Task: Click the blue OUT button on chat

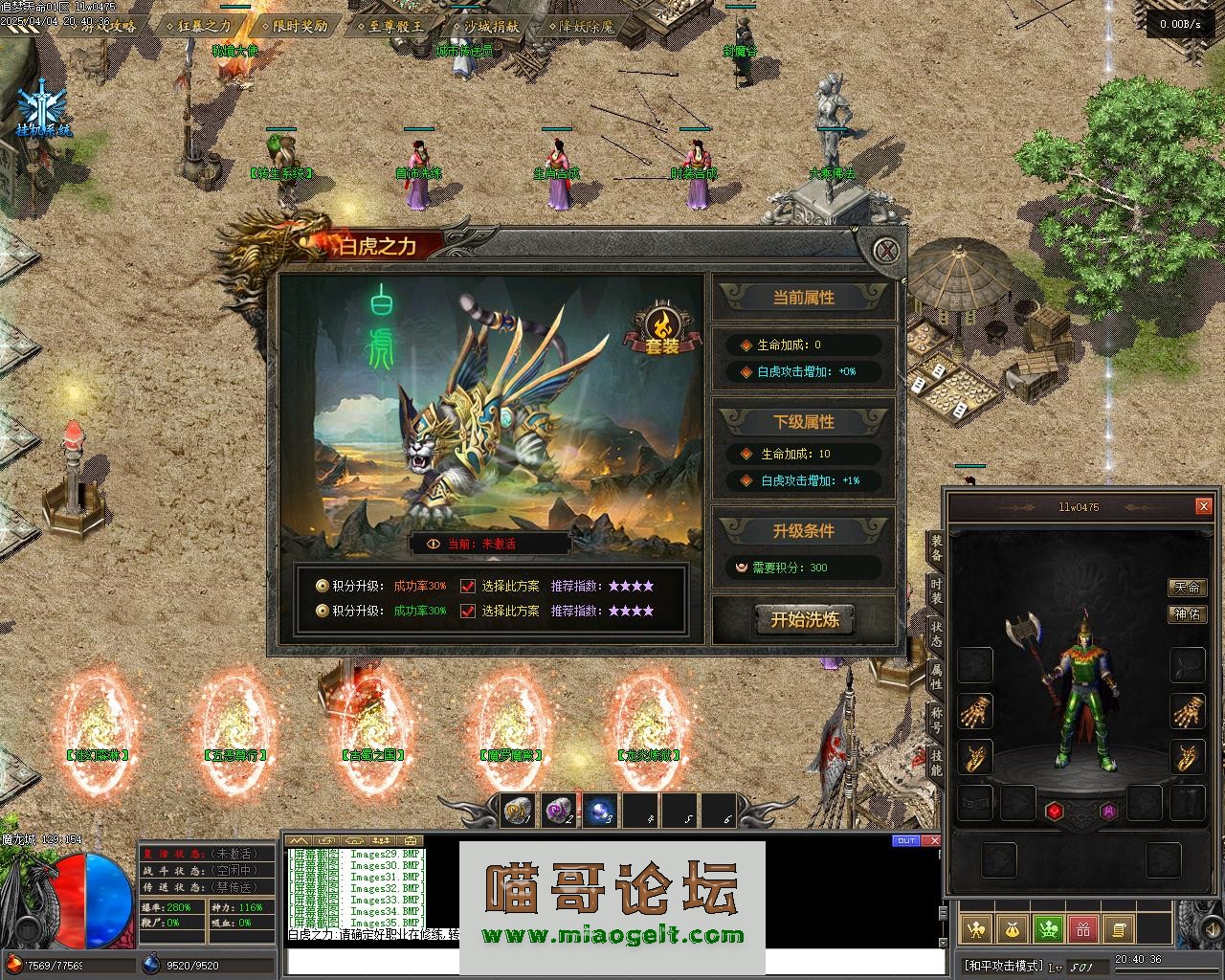Action: [x=904, y=841]
